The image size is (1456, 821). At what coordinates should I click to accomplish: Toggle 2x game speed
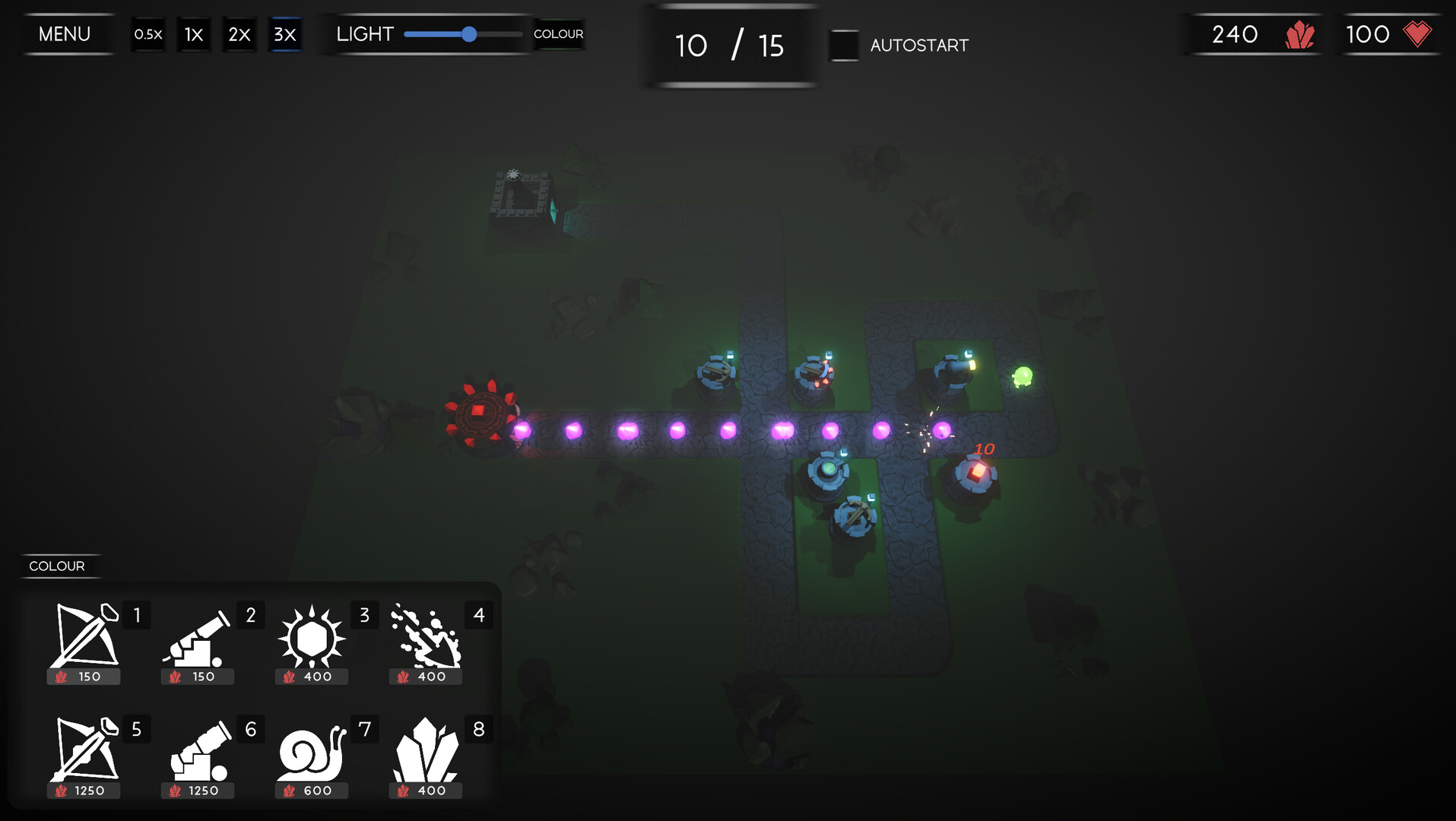239,33
